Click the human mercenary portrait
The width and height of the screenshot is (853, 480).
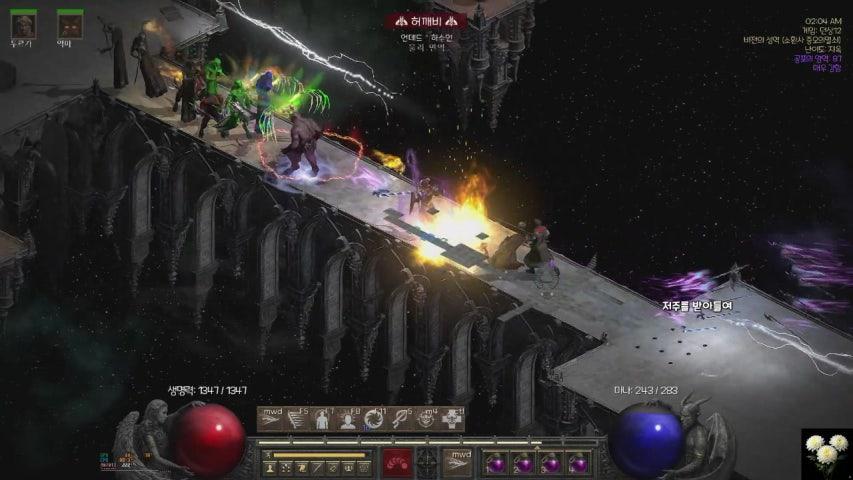[x=22, y=23]
